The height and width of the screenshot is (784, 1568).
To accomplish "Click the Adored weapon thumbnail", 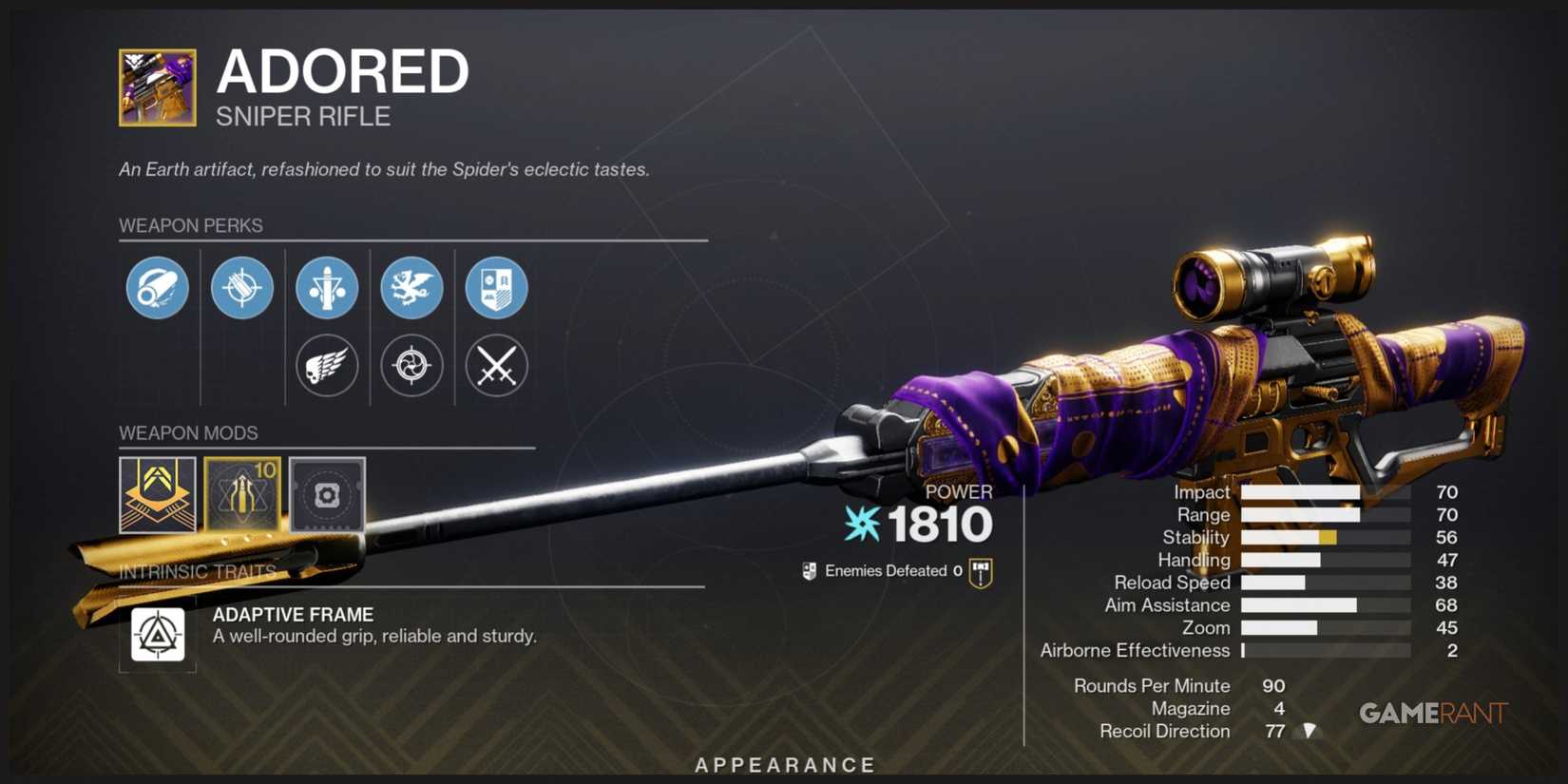I will 158,86.
